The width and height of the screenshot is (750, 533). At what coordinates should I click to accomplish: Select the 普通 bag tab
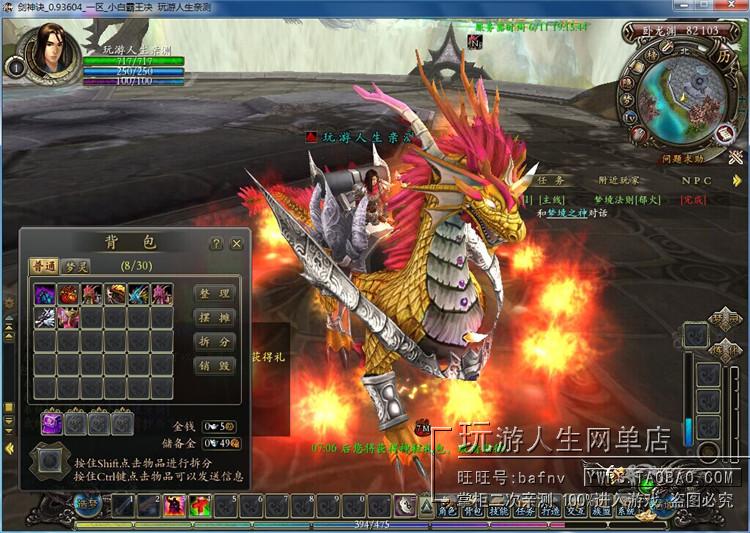coord(43,266)
